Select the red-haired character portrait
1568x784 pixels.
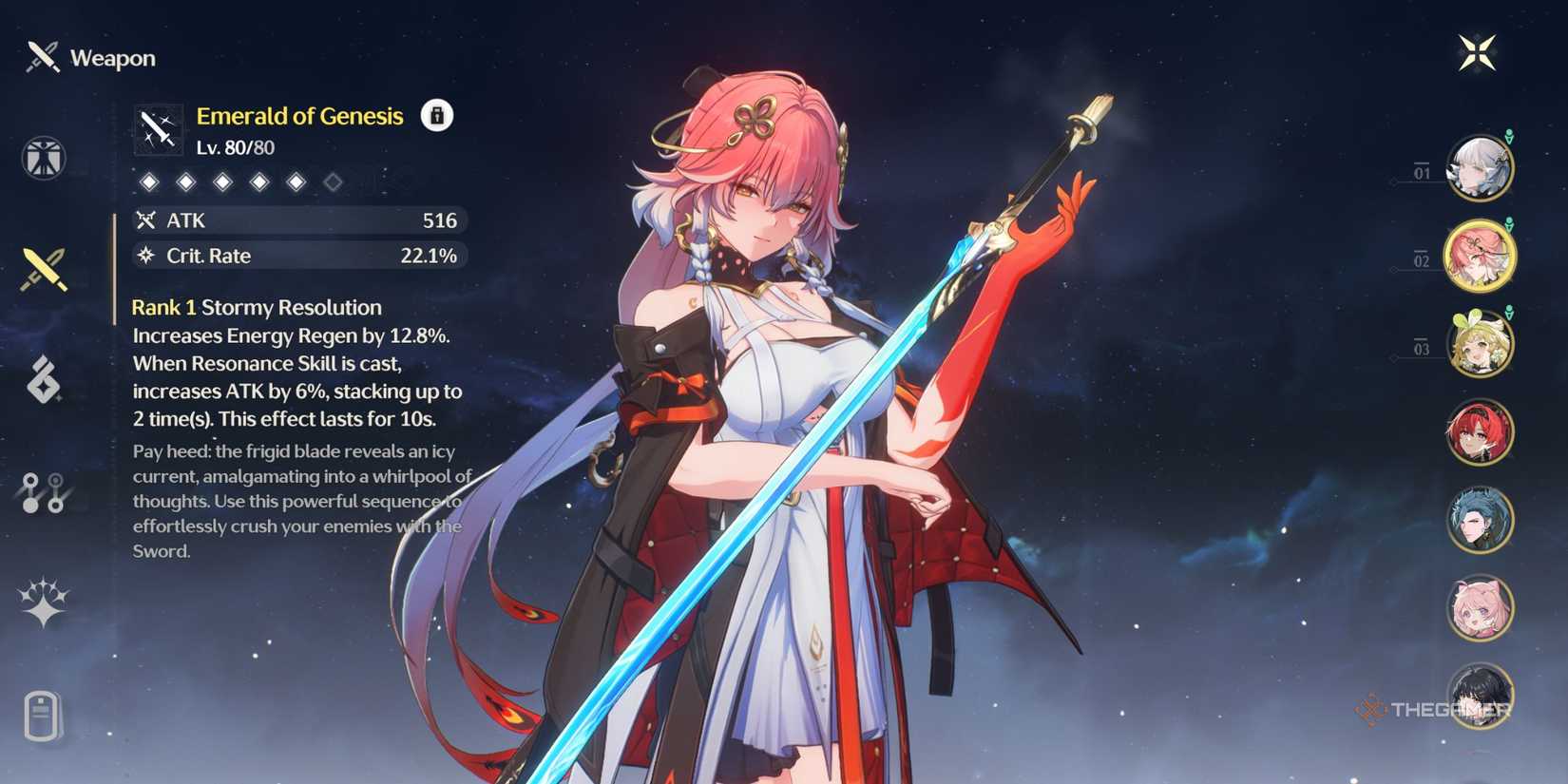[1481, 431]
